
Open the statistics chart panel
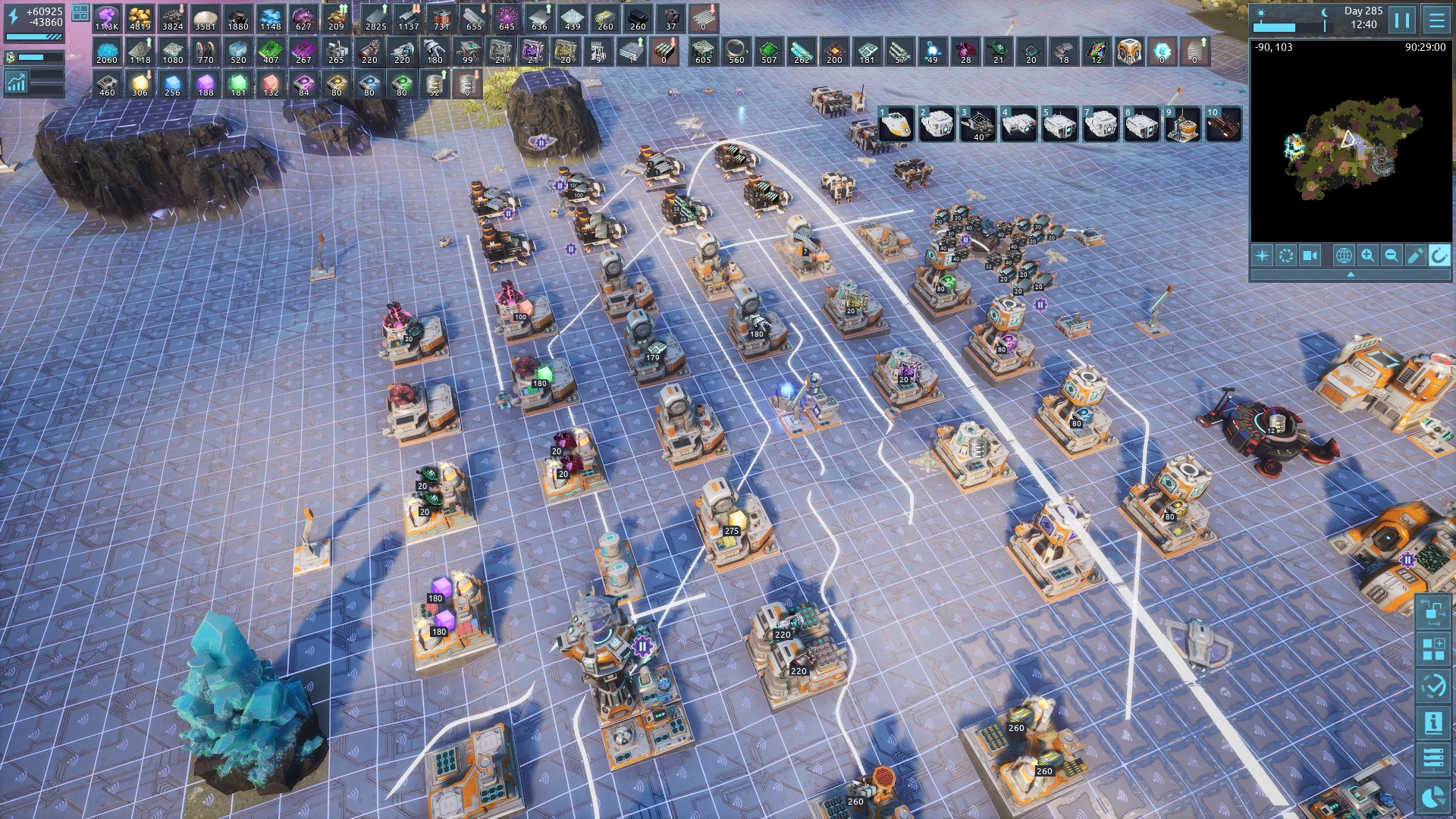click(x=15, y=83)
